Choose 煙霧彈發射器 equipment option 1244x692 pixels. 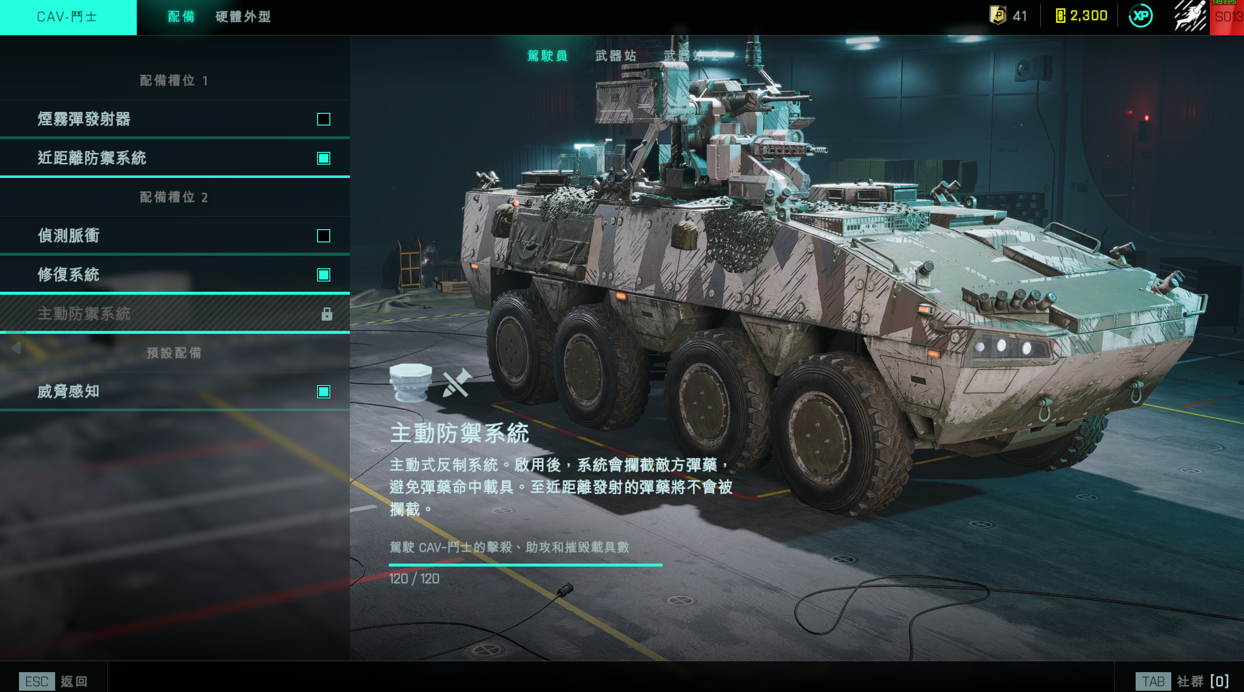(175, 119)
